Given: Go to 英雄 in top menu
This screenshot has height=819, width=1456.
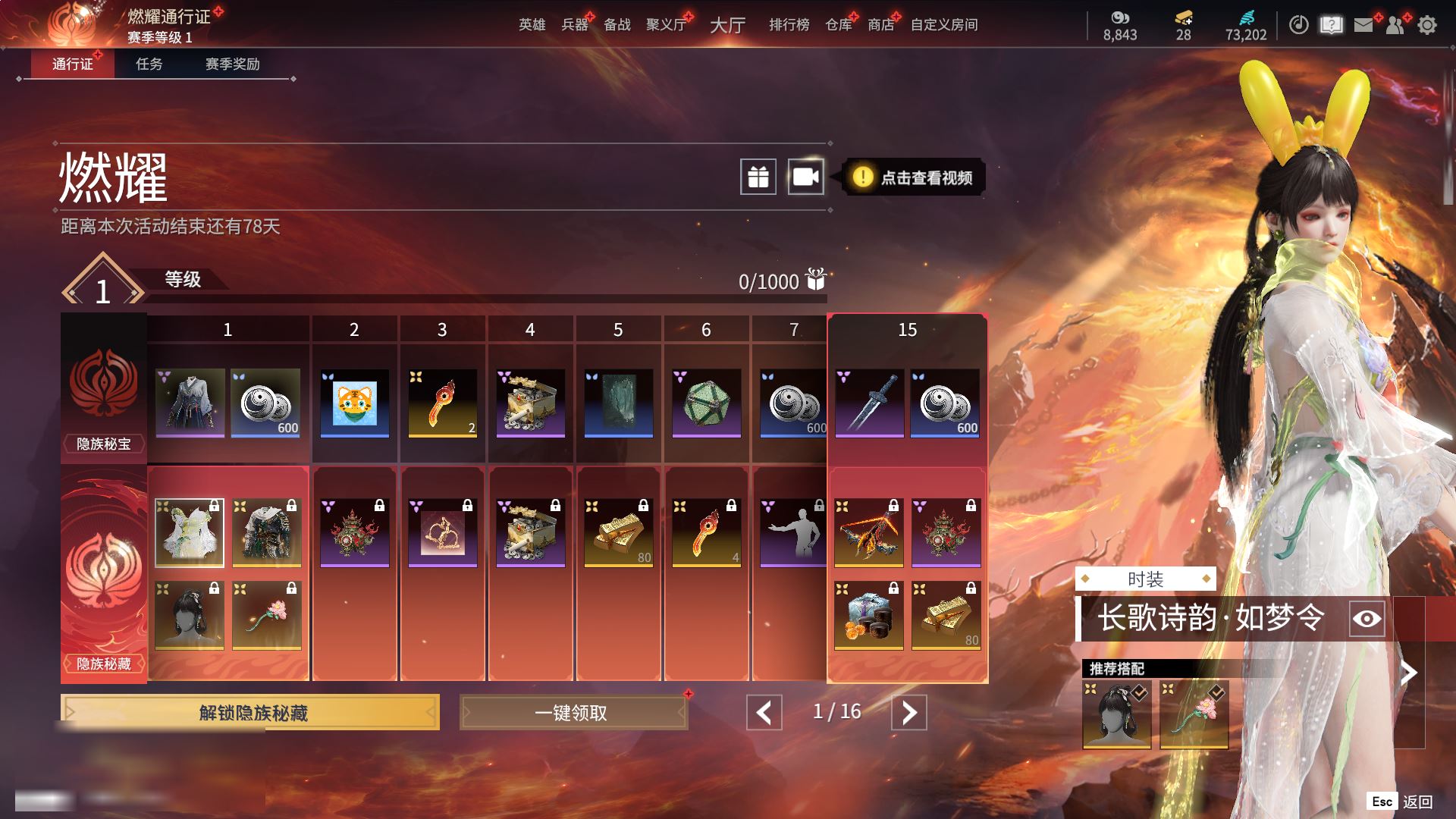Looking at the screenshot, I should [532, 25].
